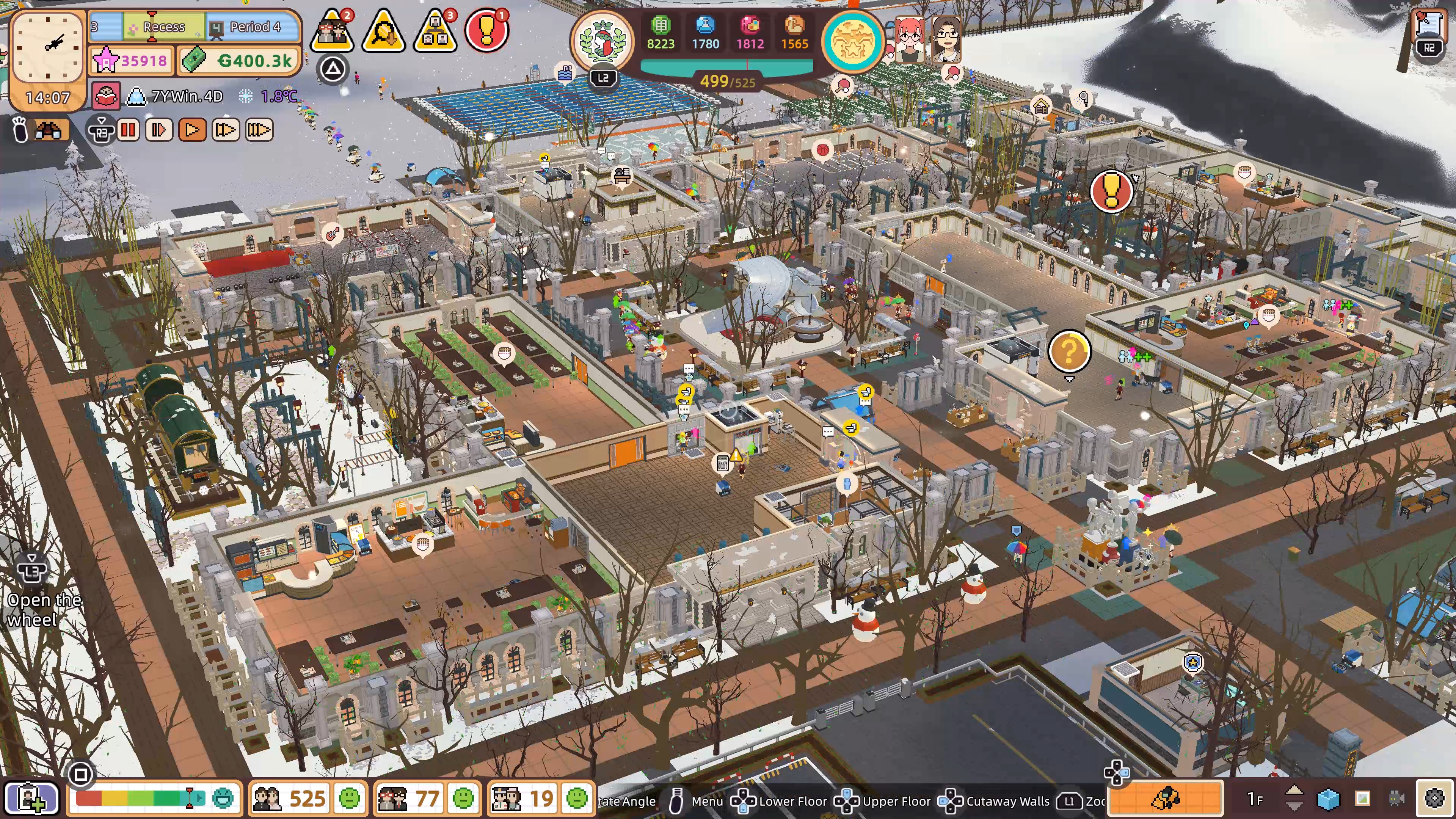The image size is (1456, 819).
Task: Select the red-haired girl portrait
Action: click(x=909, y=38)
